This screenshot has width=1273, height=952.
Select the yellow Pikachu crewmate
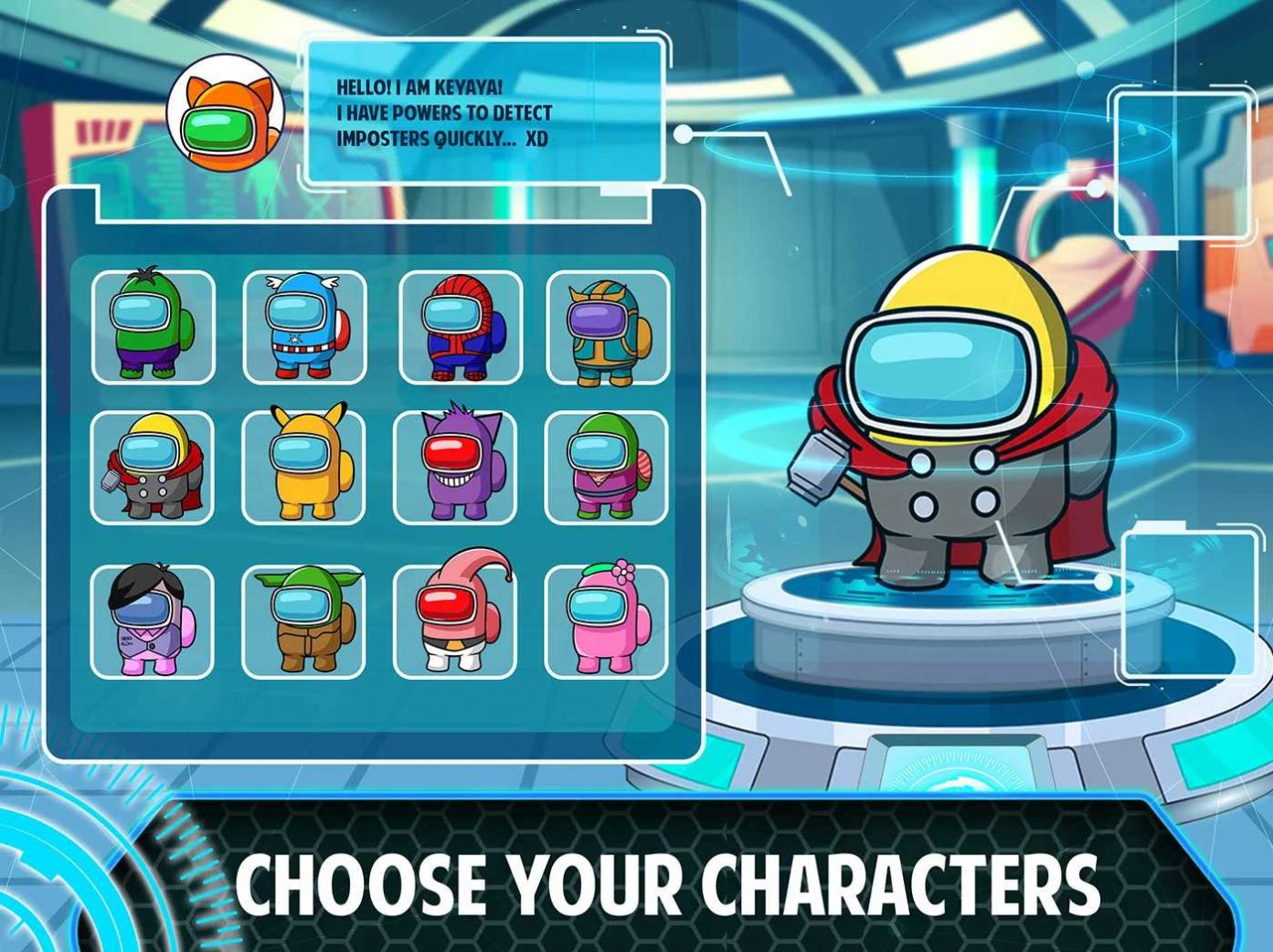[x=303, y=467]
